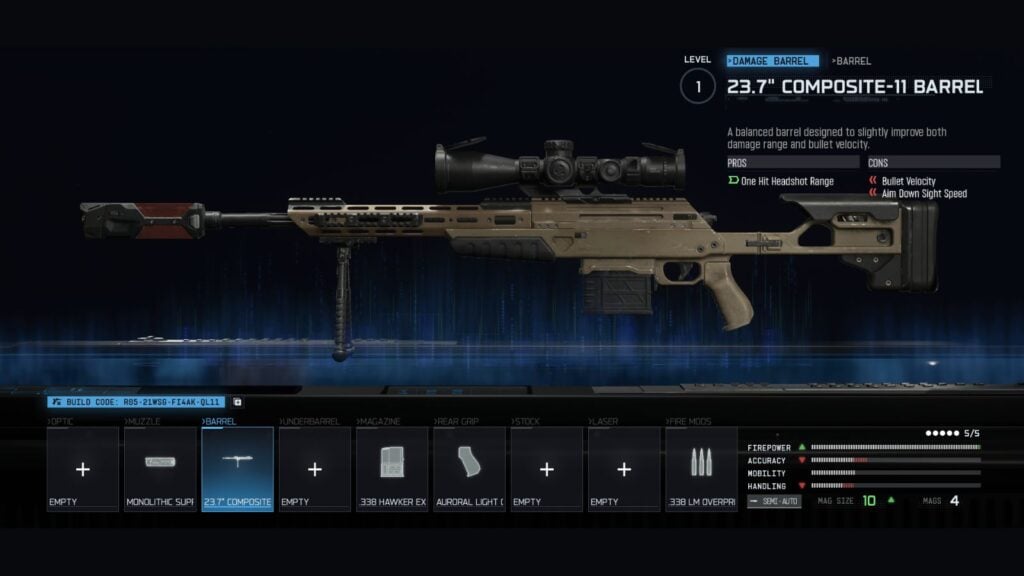Copy the build code using the copy icon
The image size is (1024, 576).
point(237,402)
